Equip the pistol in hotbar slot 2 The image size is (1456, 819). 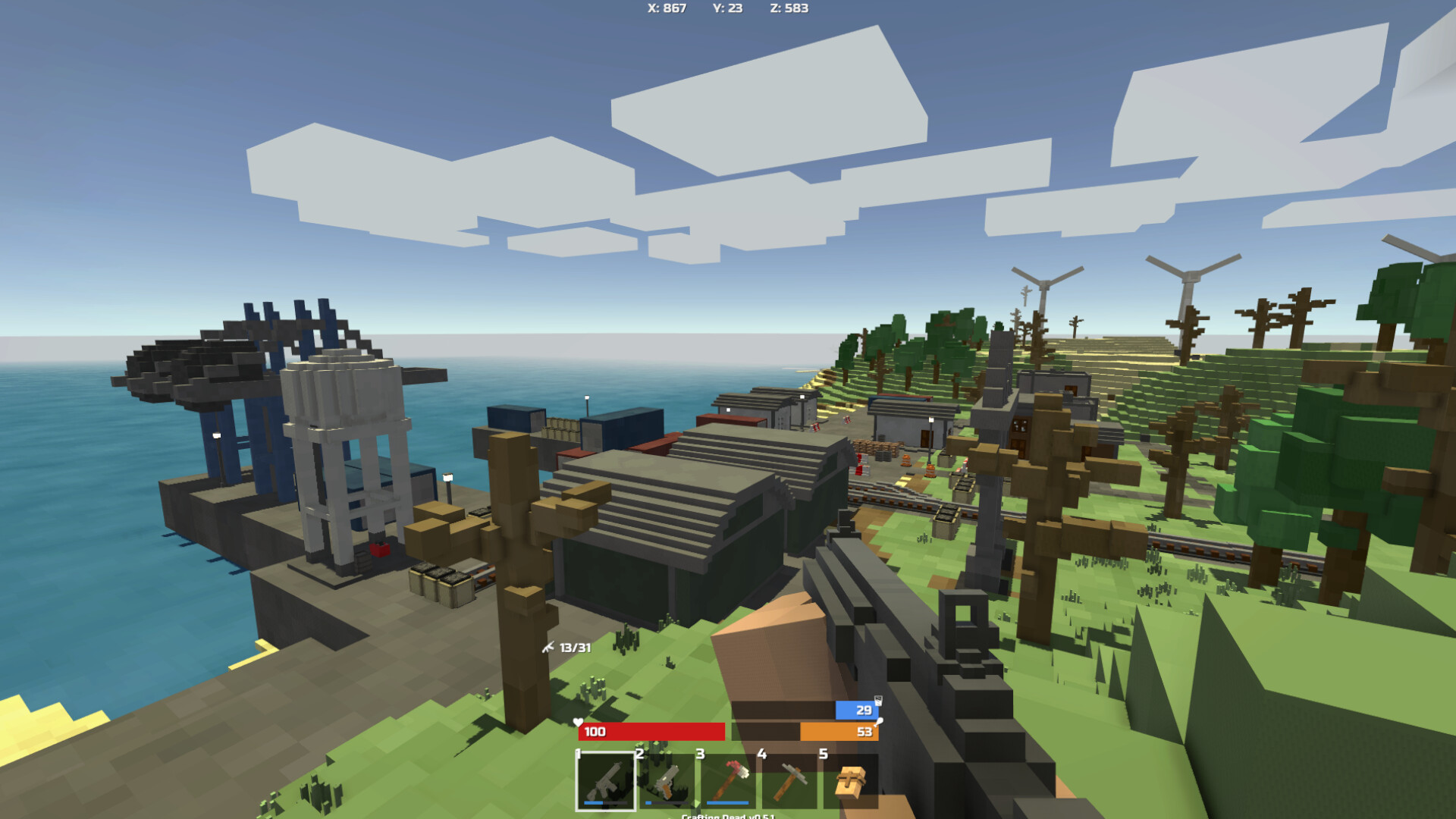(x=664, y=780)
